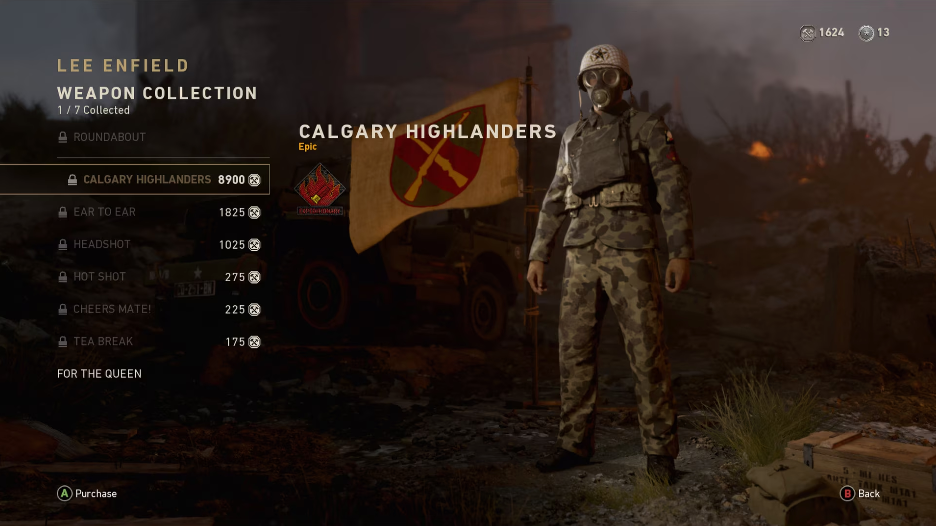Image resolution: width=936 pixels, height=526 pixels.
Task: Open the For The Queen entry
Action: coord(99,374)
